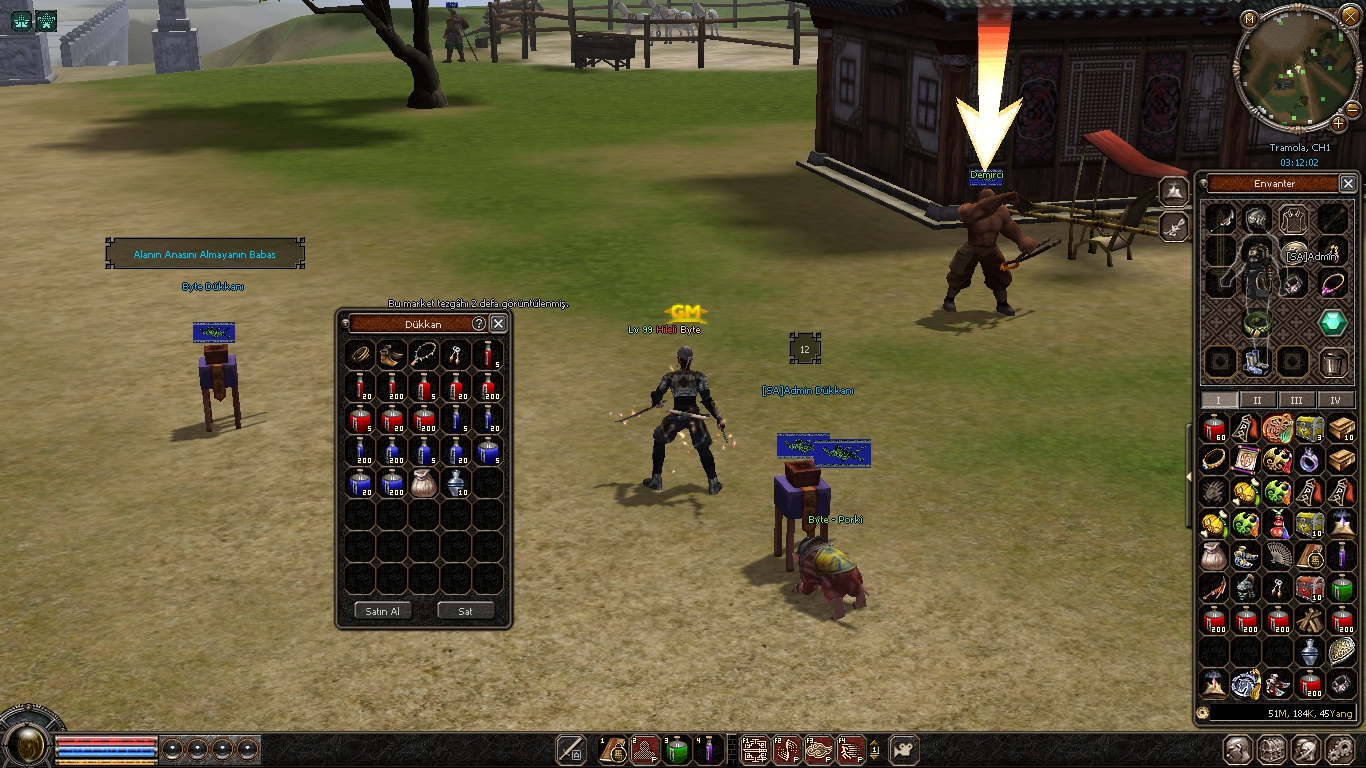
Task: Open the gear settings menu button
Action: [1339, 750]
